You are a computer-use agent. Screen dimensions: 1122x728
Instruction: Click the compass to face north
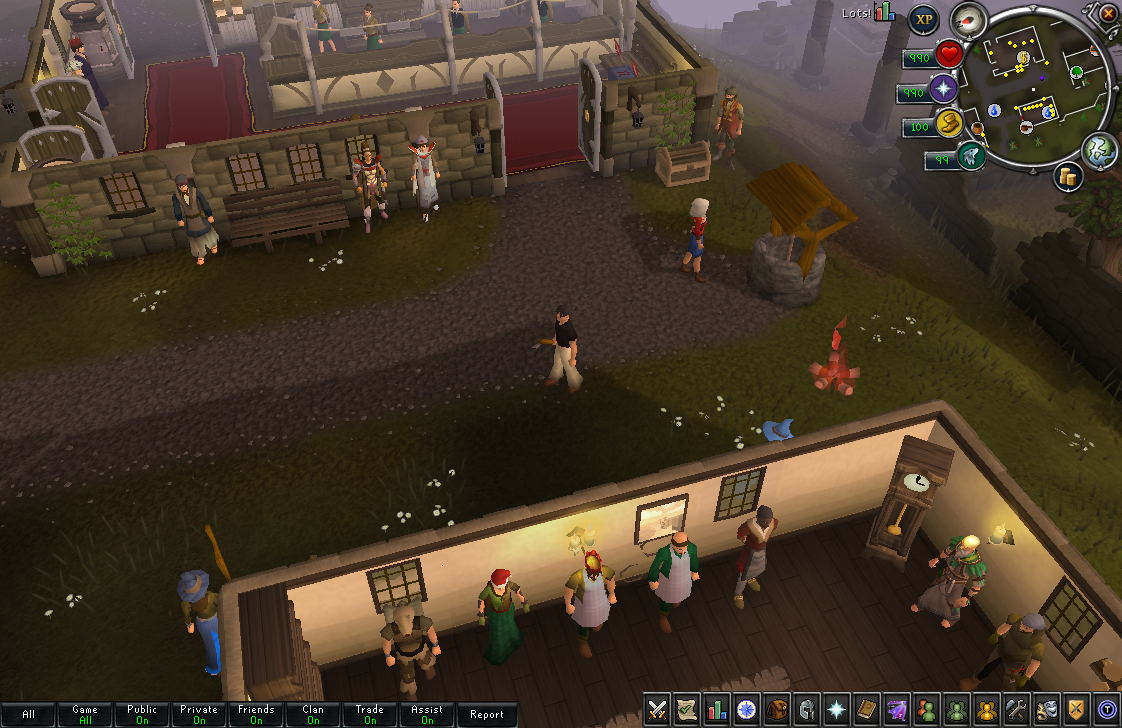tap(967, 19)
